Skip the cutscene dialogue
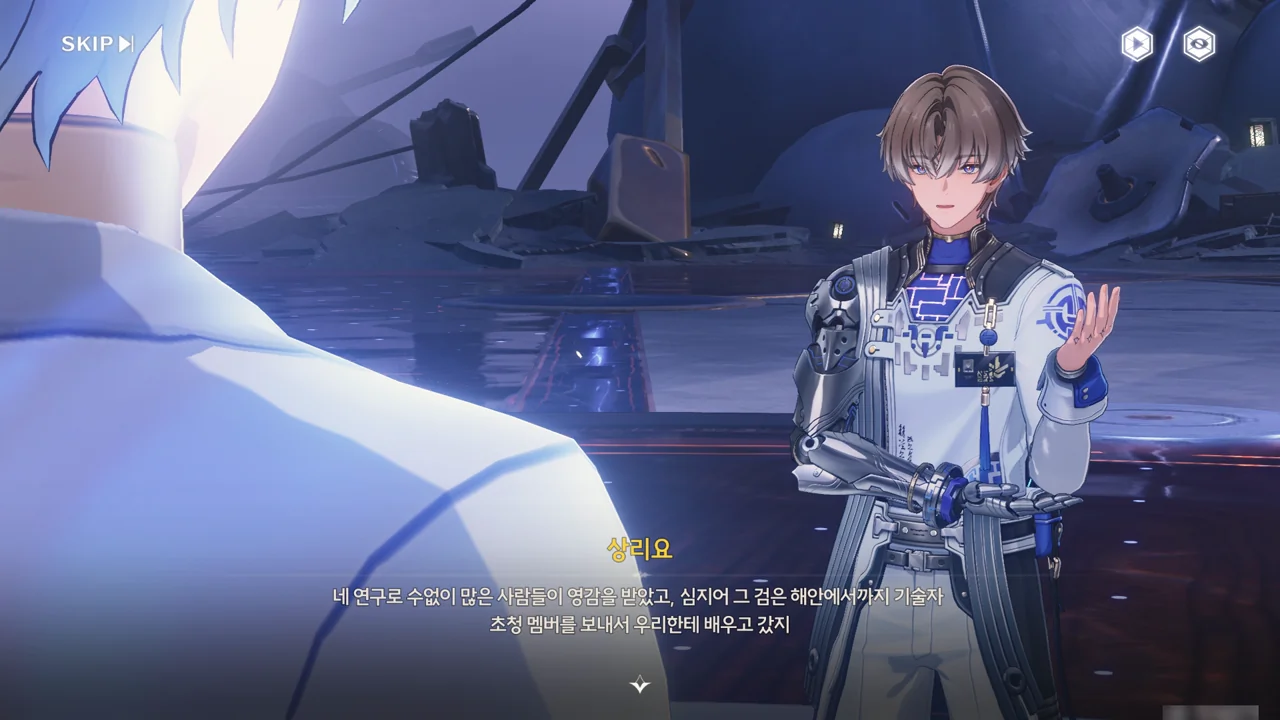The height and width of the screenshot is (720, 1280). [97, 44]
